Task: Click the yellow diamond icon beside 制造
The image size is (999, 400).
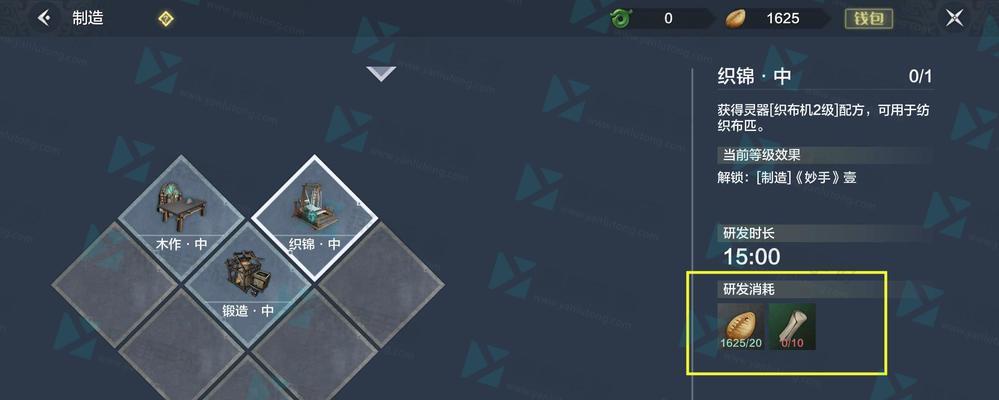Action: point(166,18)
